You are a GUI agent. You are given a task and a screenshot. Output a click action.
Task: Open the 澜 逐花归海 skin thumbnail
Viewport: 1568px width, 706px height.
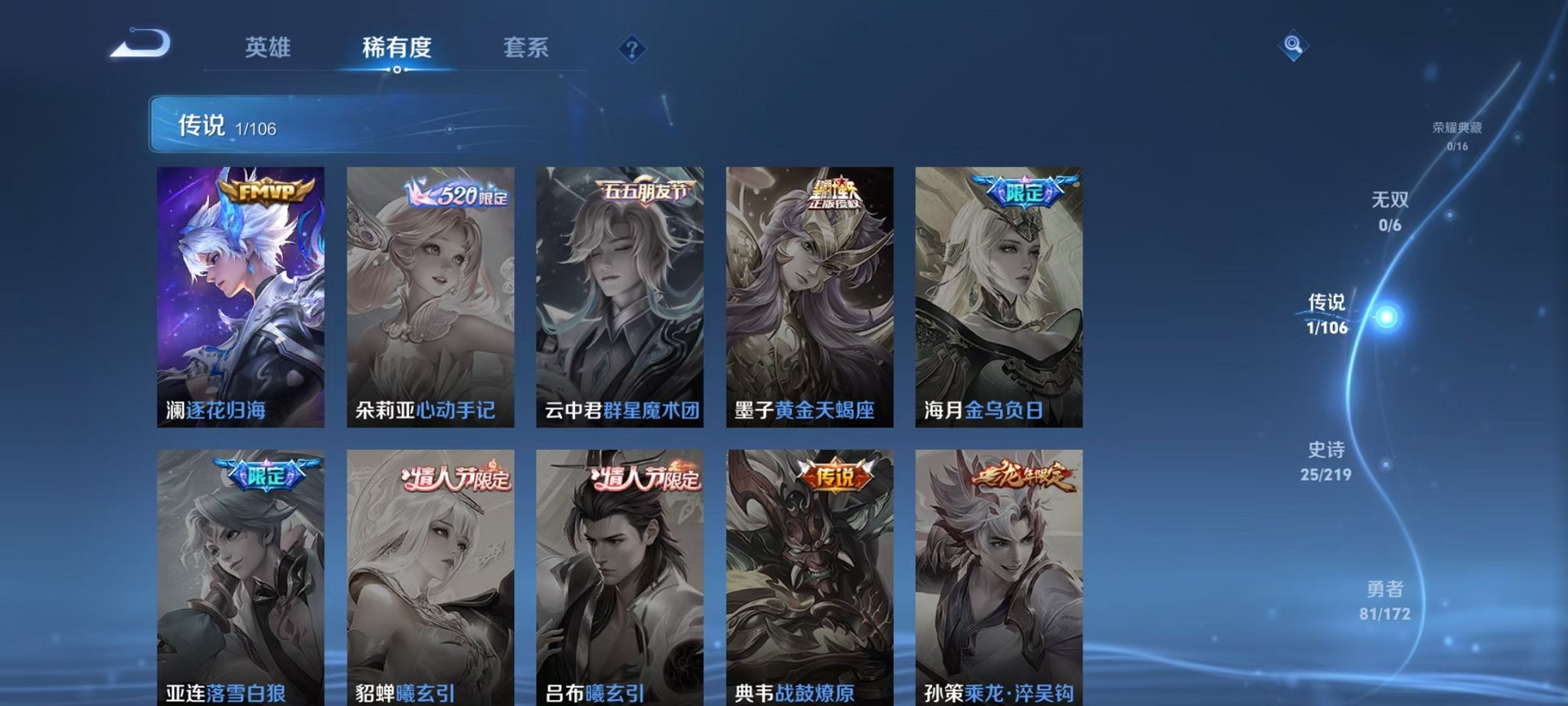point(239,300)
